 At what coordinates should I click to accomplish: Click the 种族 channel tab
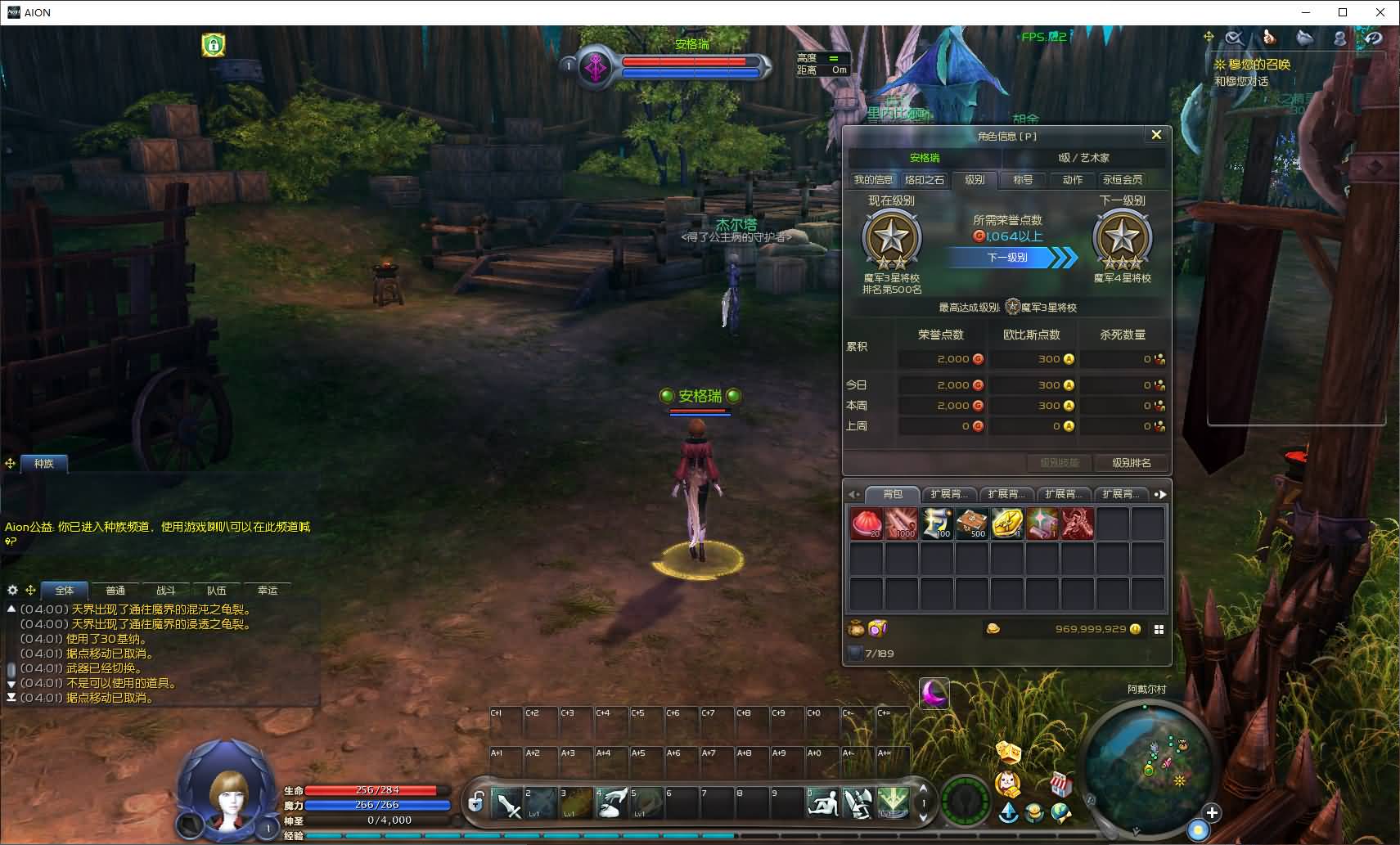tap(43, 464)
